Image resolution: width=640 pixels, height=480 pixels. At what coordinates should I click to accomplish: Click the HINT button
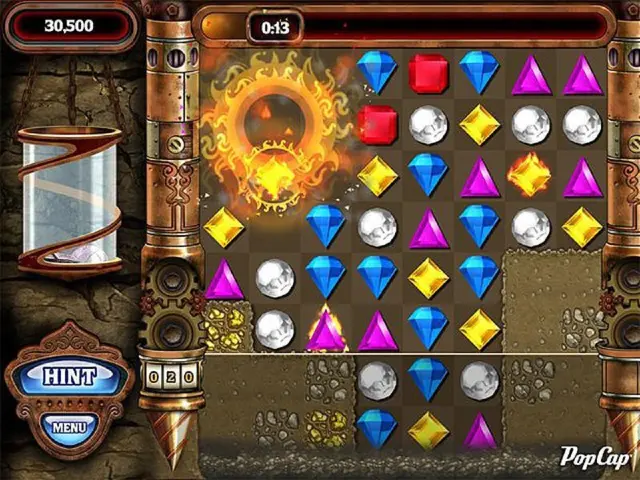click(69, 377)
